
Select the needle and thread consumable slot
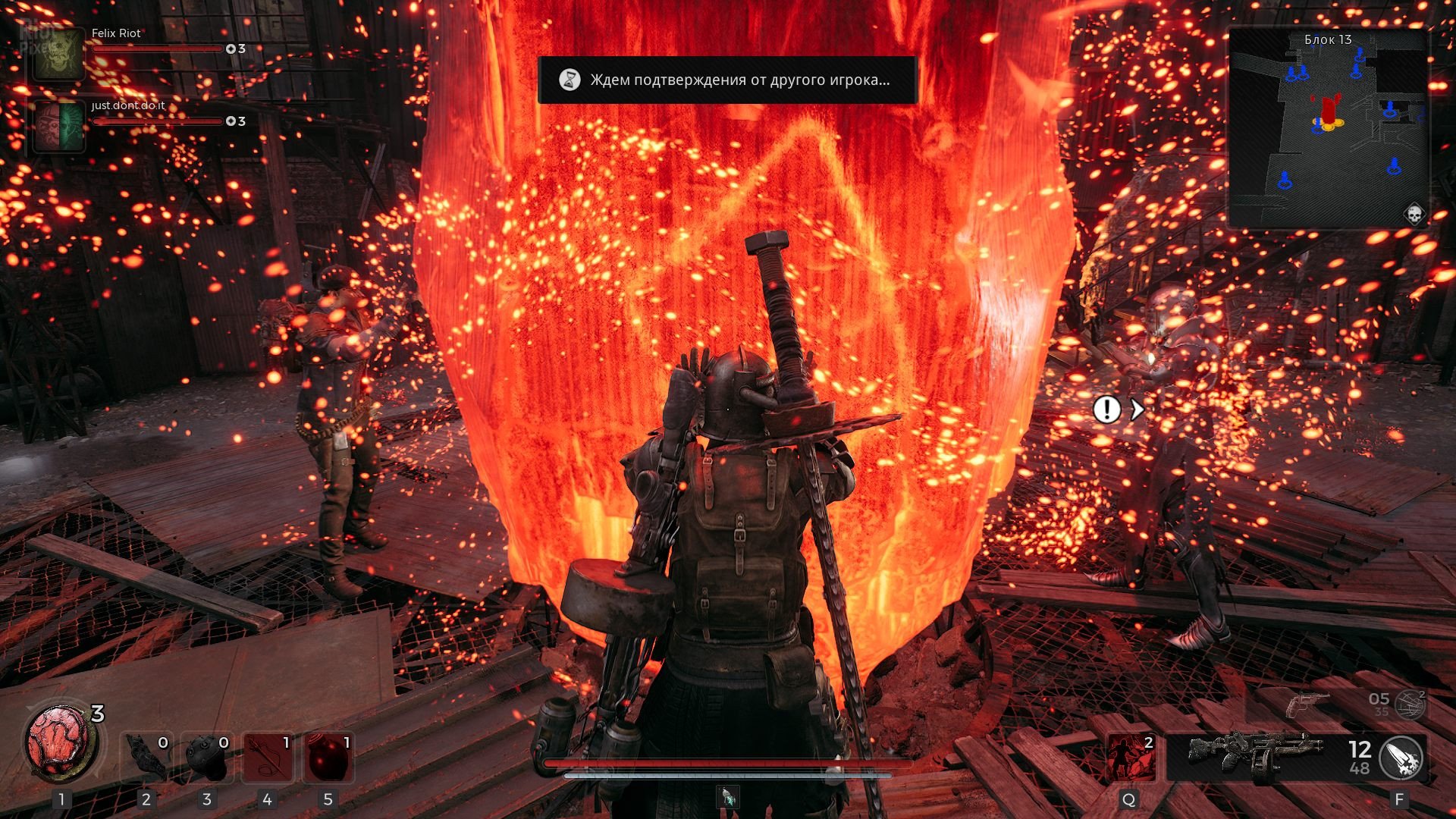tap(267, 757)
